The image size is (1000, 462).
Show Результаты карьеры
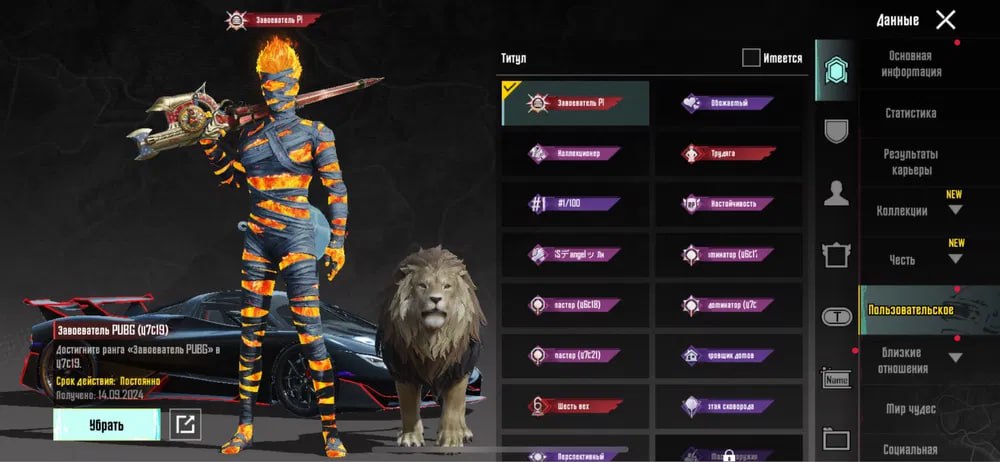tap(910, 162)
